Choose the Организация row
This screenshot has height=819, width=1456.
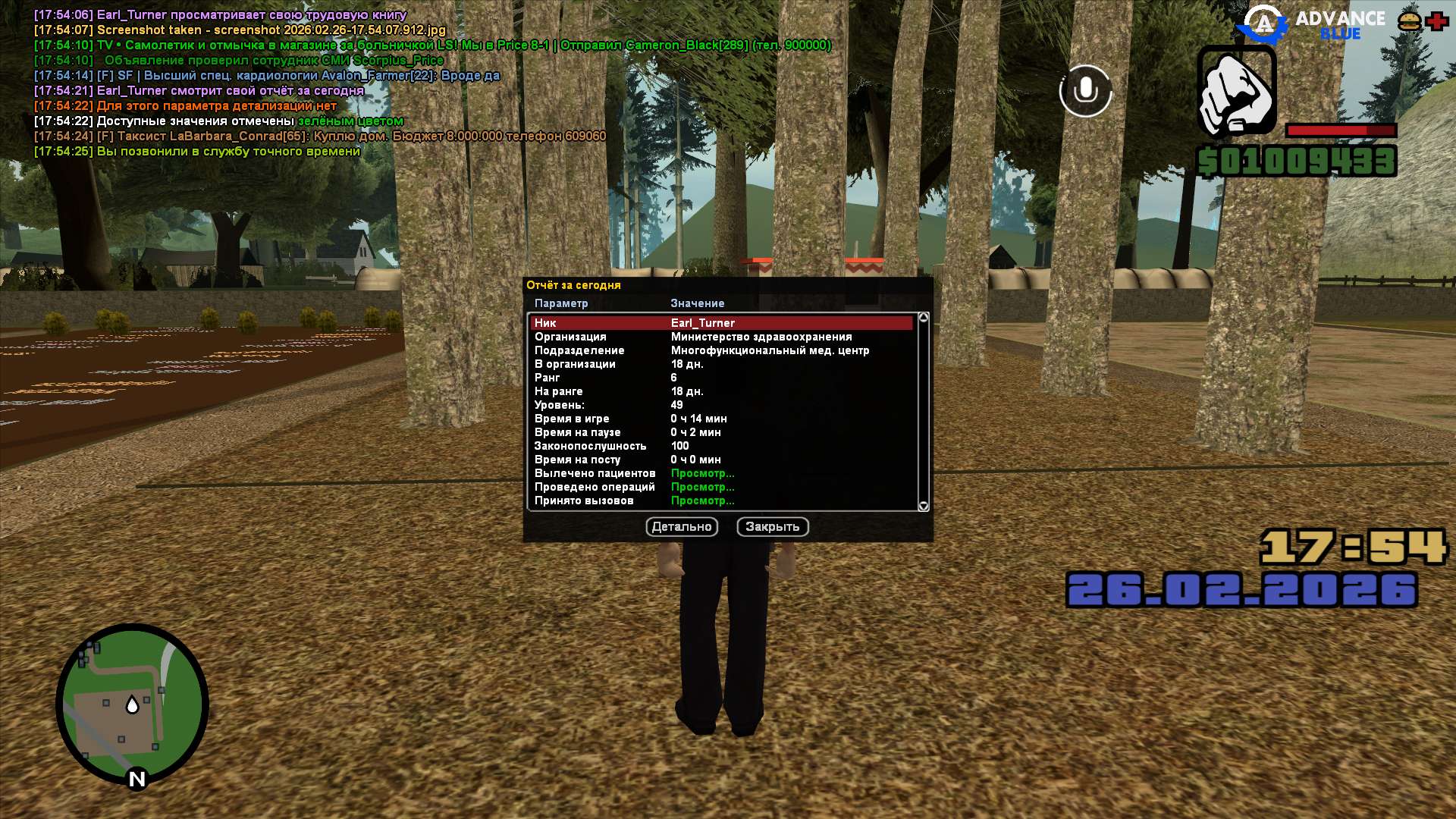pyautogui.click(x=720, y=337)
